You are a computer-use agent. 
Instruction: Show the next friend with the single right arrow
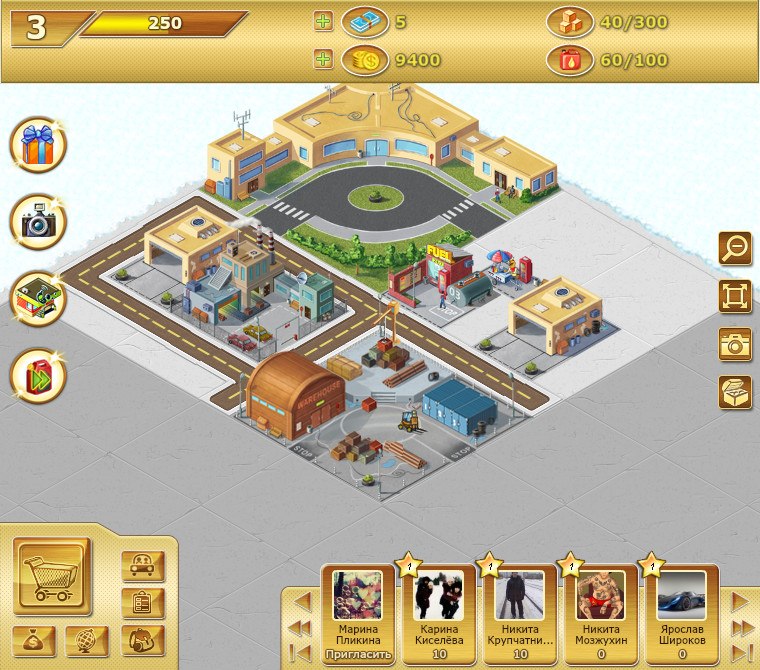(x=740, y=601)
